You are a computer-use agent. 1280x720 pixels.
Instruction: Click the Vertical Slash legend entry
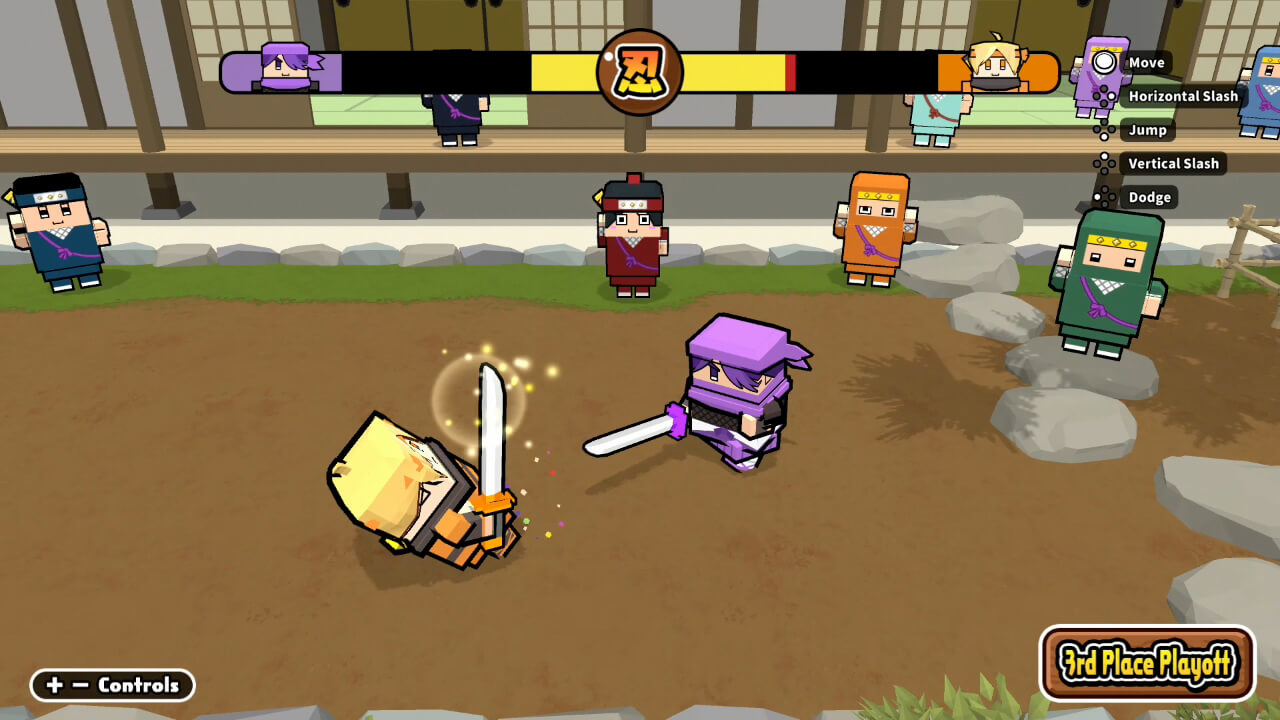[1173, 163]
